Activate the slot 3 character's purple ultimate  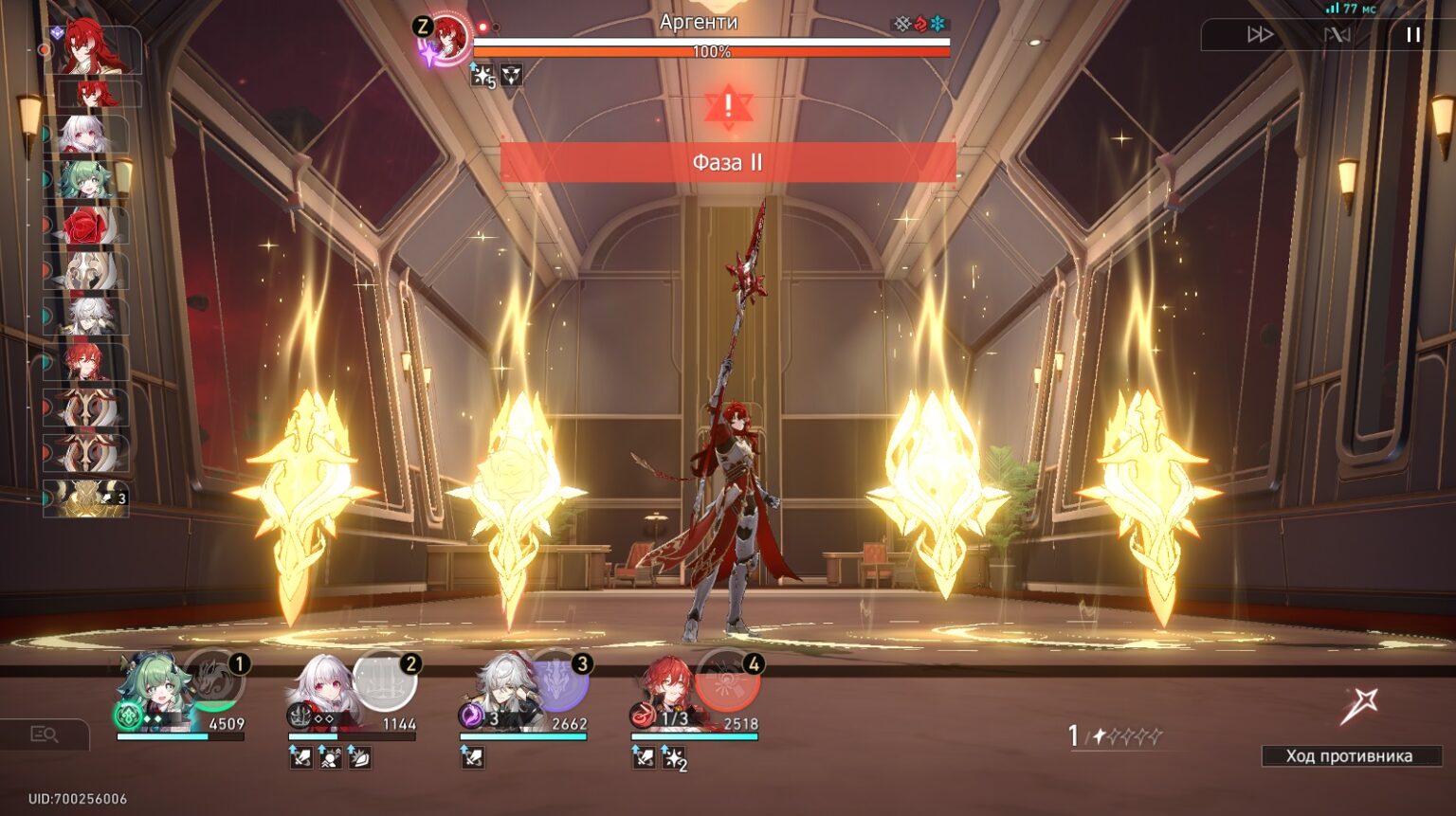pos(560,680)
